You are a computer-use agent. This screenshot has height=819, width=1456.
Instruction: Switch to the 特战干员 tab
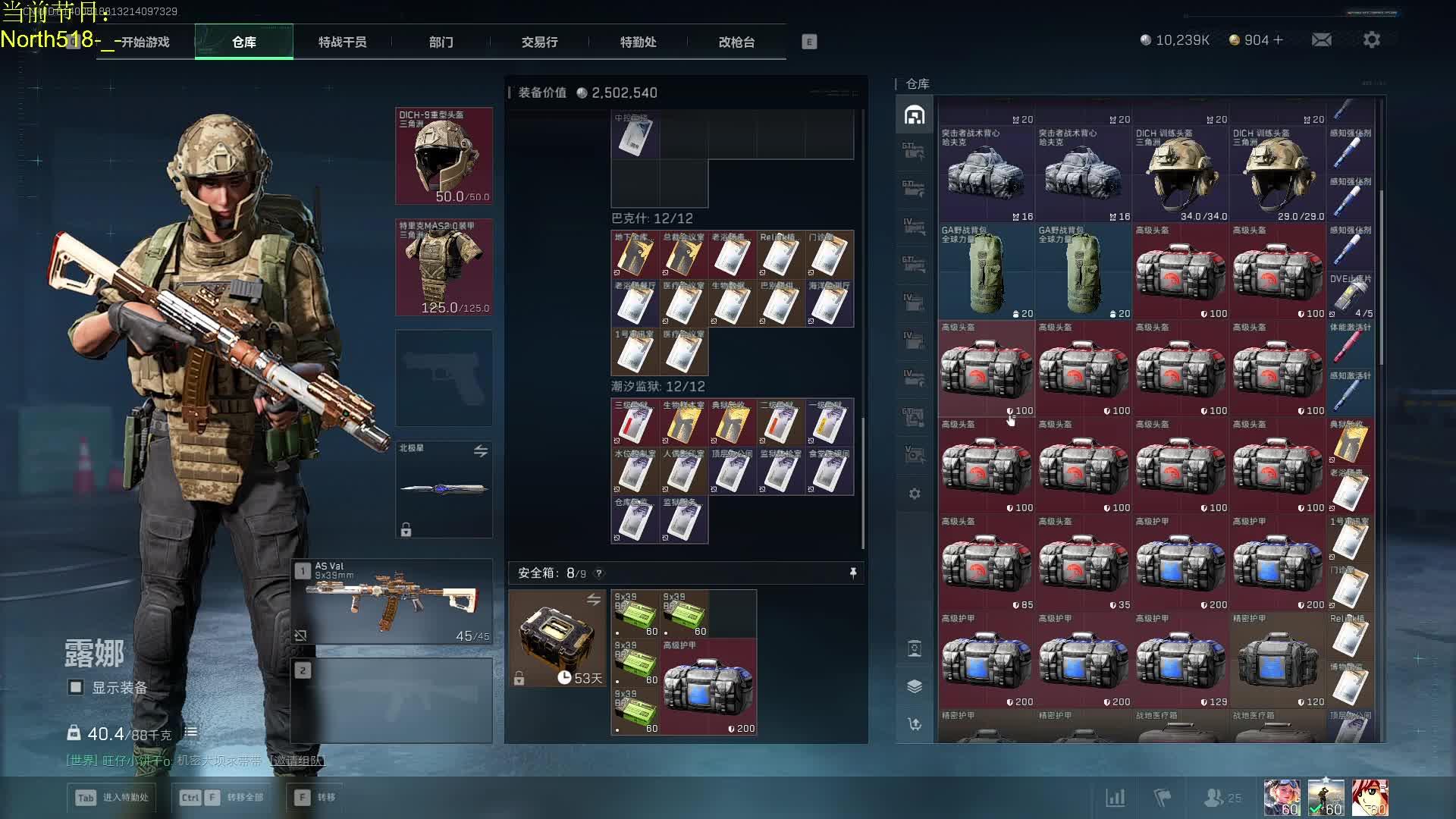pyautogui.click(x=342, y=42)
